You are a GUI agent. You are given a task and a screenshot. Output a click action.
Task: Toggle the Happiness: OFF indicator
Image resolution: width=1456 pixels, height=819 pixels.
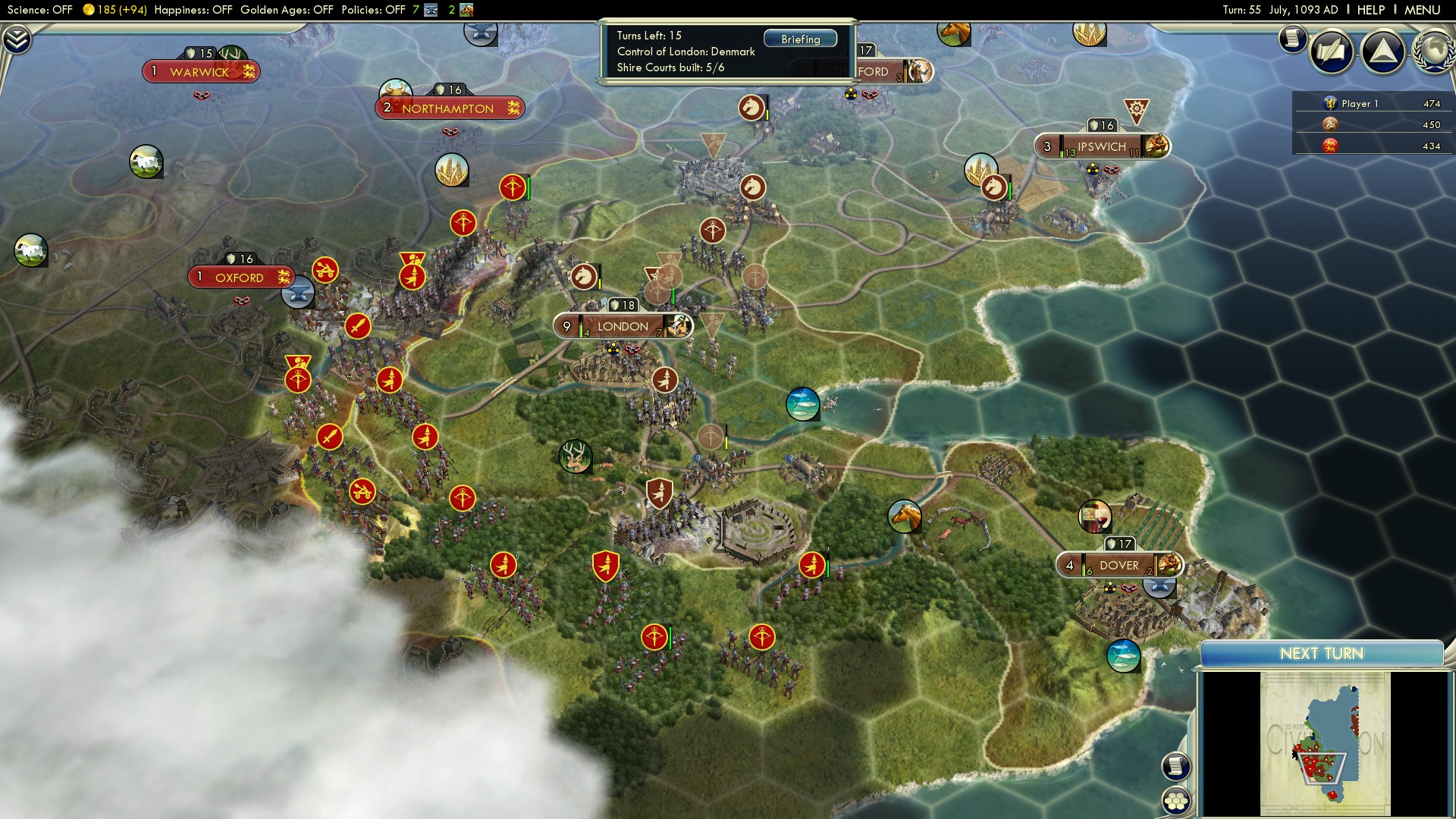pos(192,11)
